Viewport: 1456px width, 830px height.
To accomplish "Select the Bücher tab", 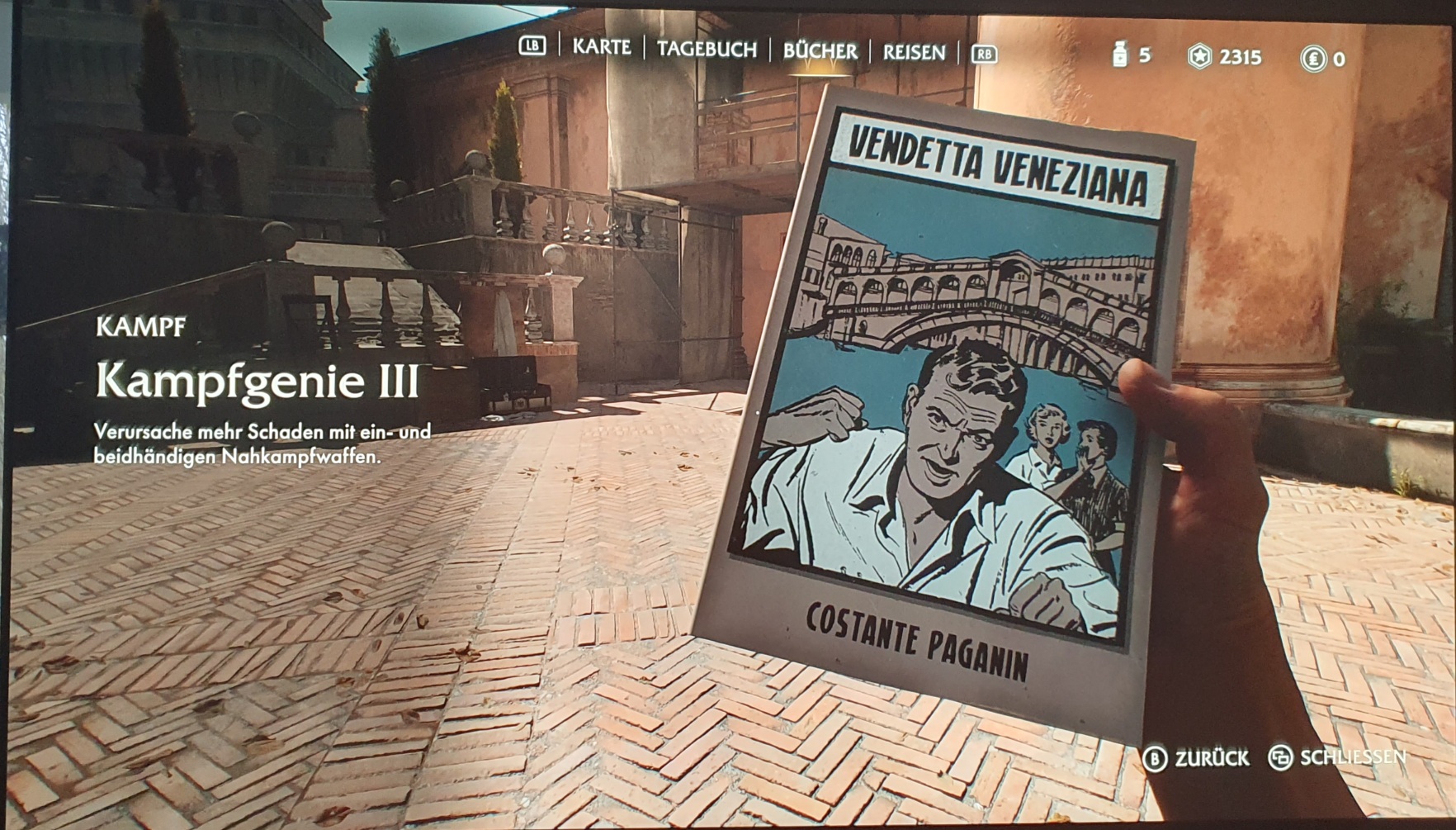I will [820, 51].
